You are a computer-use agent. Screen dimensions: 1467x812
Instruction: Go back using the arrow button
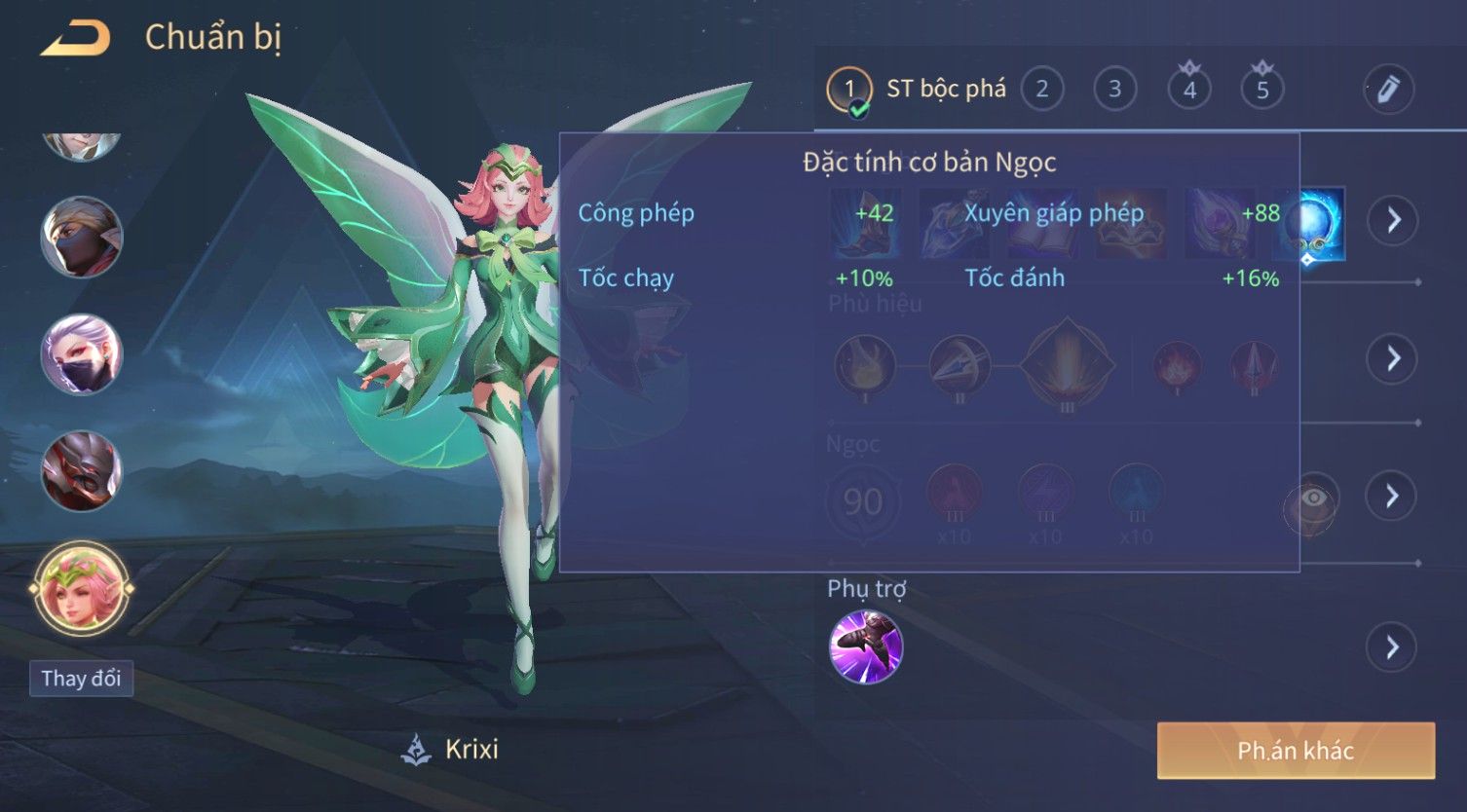75,38
